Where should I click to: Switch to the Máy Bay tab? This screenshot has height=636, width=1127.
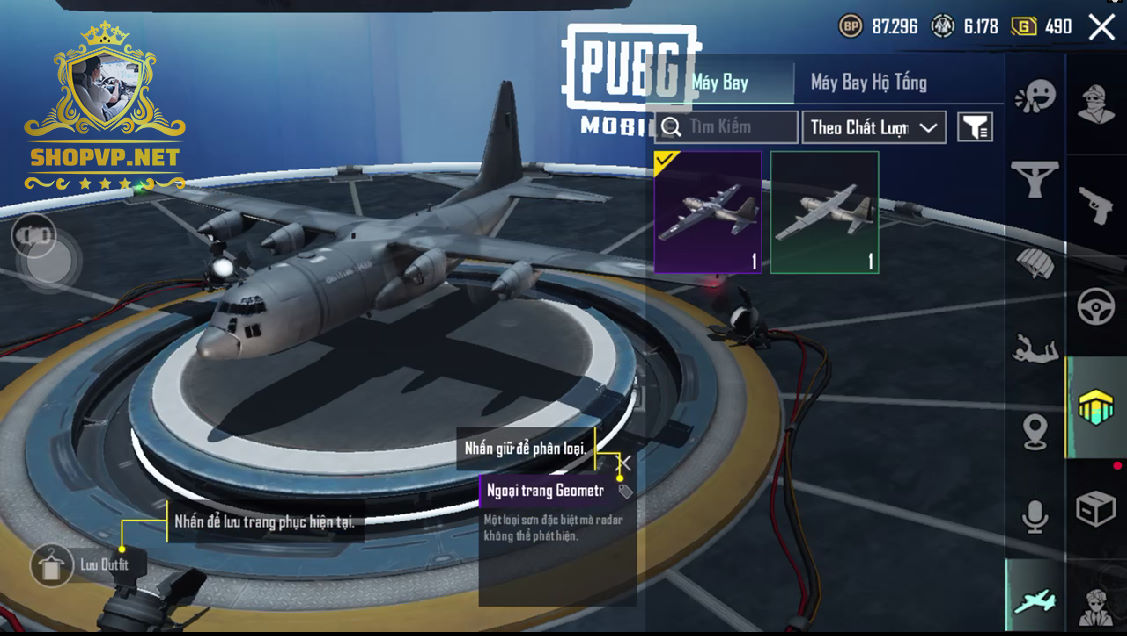[721, 83]
